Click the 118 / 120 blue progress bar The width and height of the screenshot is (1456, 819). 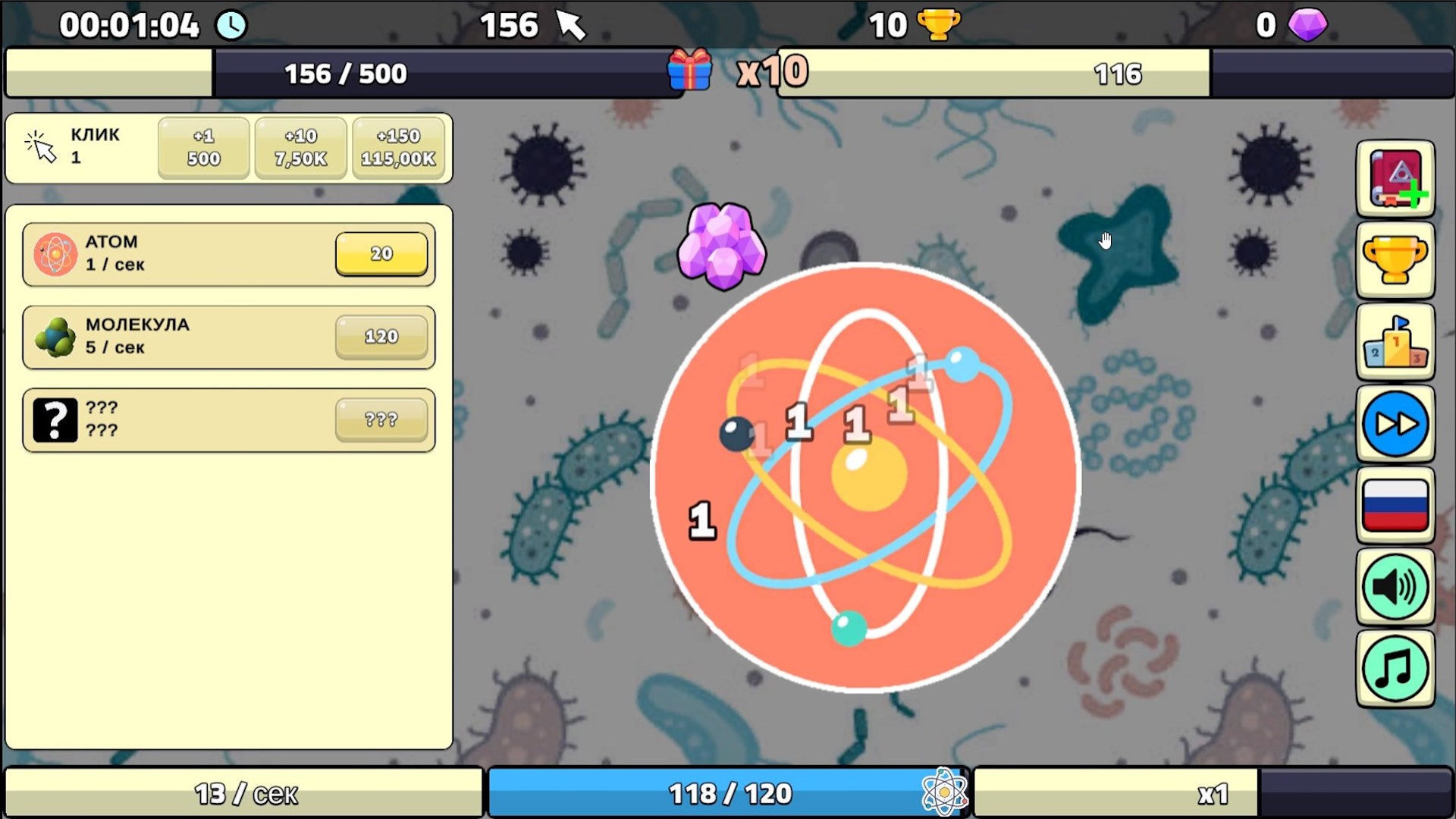[728, 792]
